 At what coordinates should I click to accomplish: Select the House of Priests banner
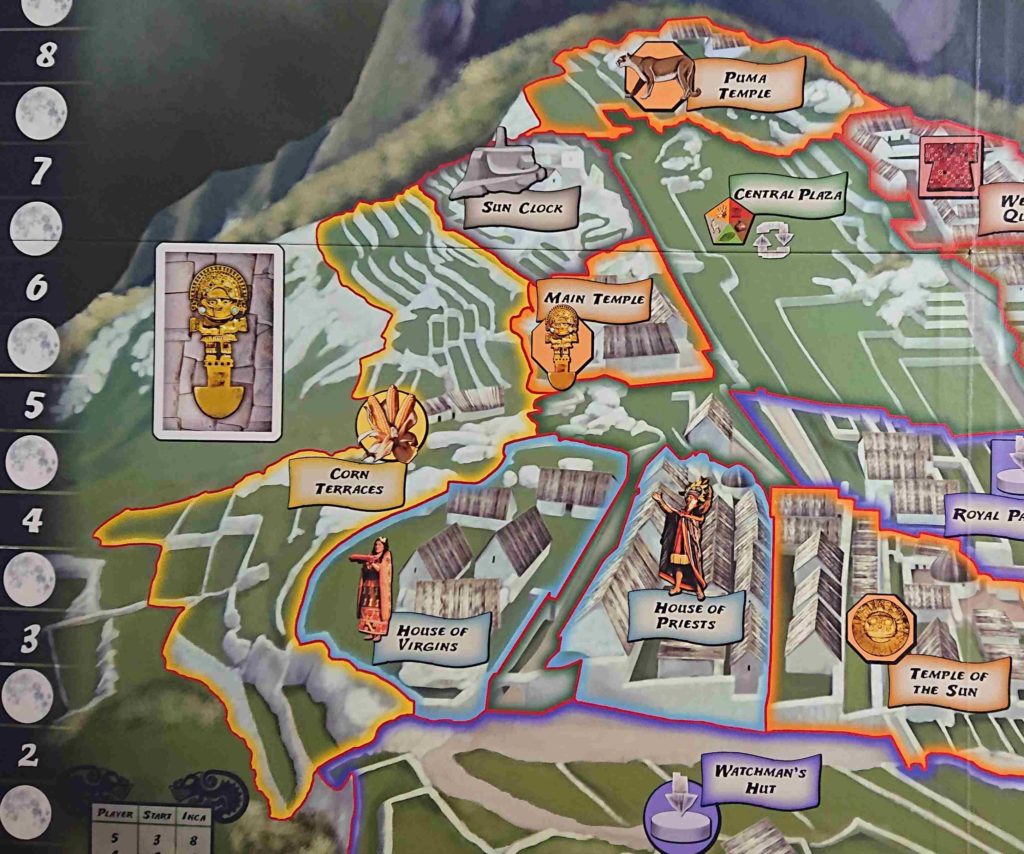[x=685, y=615]
